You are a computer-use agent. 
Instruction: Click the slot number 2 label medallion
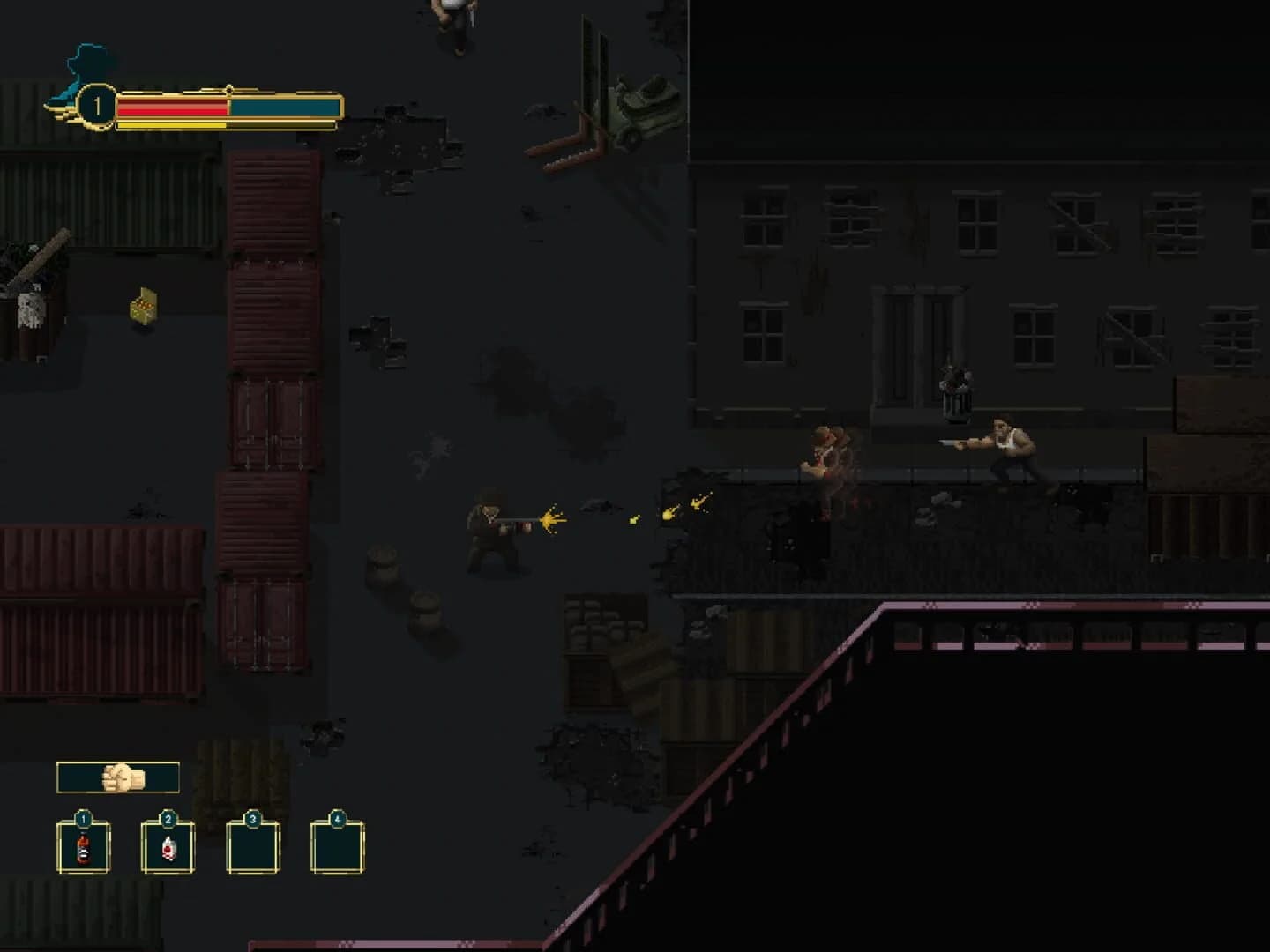pyautogui.click(x=168, y=821)
